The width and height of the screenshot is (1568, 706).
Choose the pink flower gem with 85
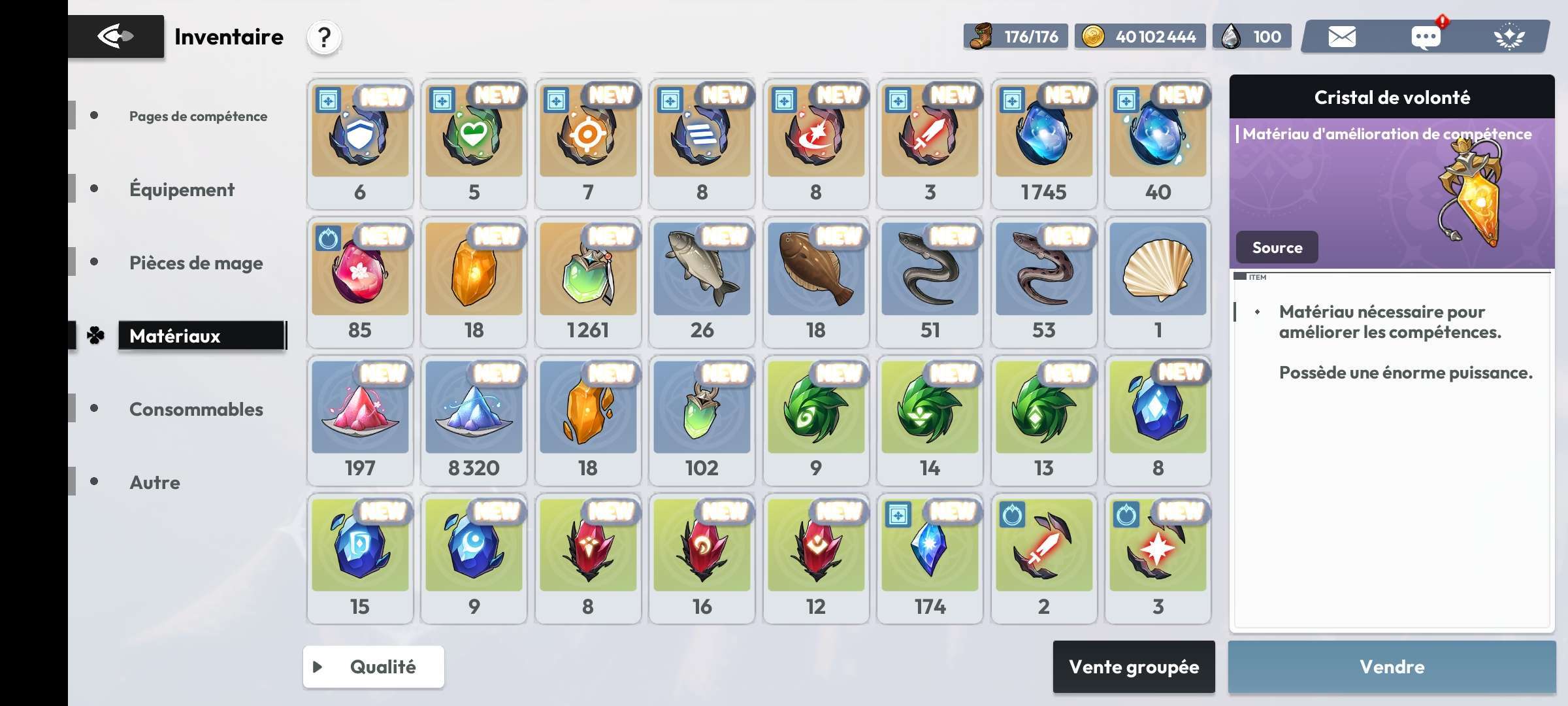(x=360, y=282)
